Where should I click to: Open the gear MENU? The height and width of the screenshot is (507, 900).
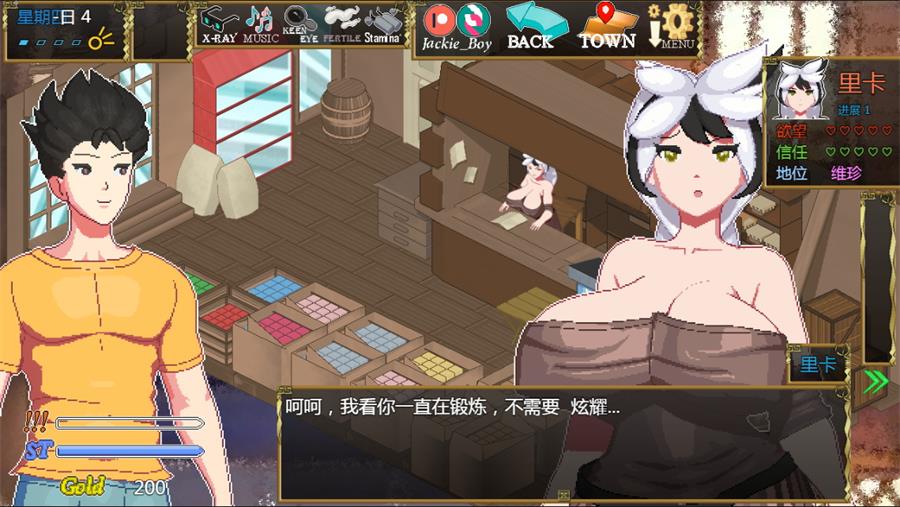[672, 26]
